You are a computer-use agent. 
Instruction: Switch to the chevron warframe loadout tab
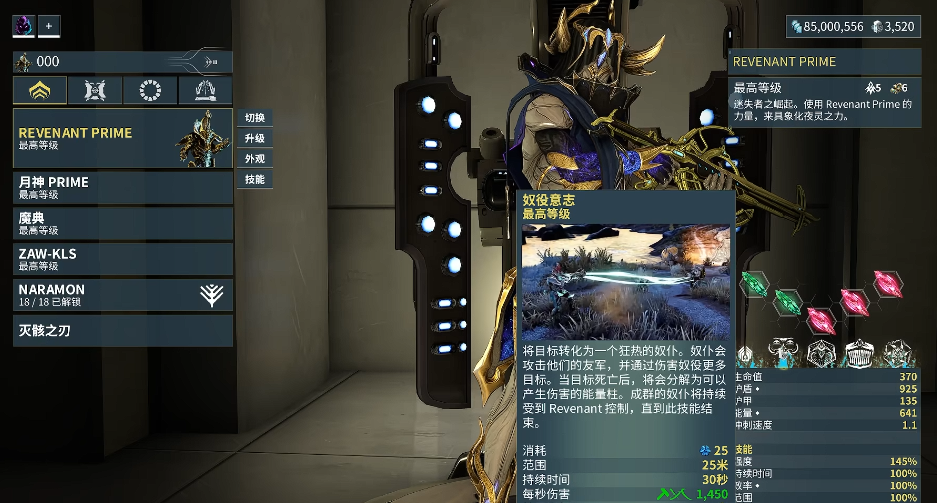pos(40,91)
